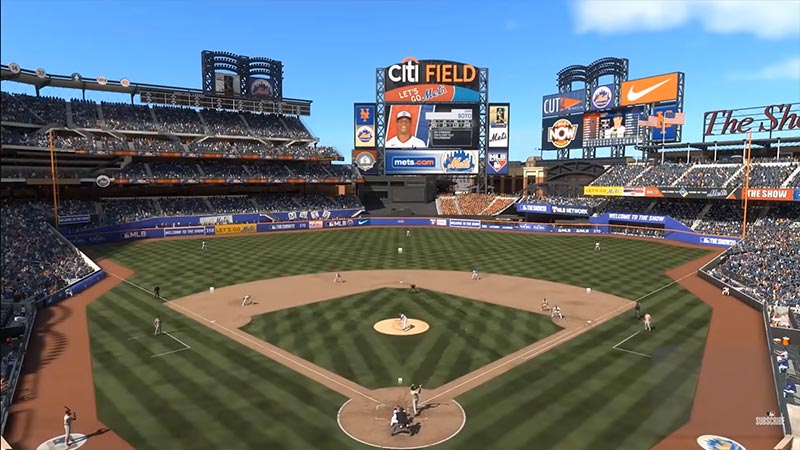The image size is (800, 450).
Task: Click the MLB Subscribe watermark
Action: [x=769, y=419]
